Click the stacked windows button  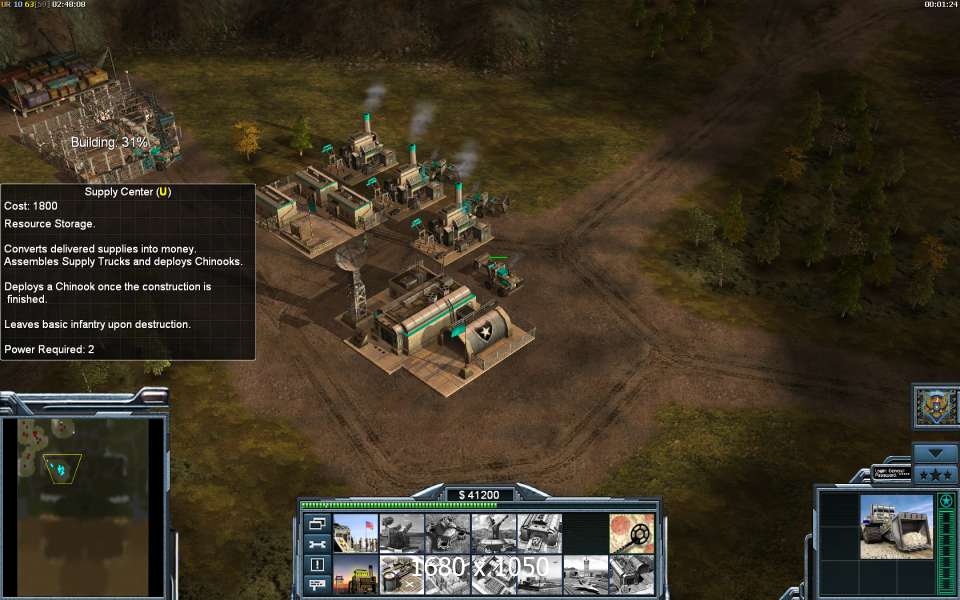(x=318, y=523)
